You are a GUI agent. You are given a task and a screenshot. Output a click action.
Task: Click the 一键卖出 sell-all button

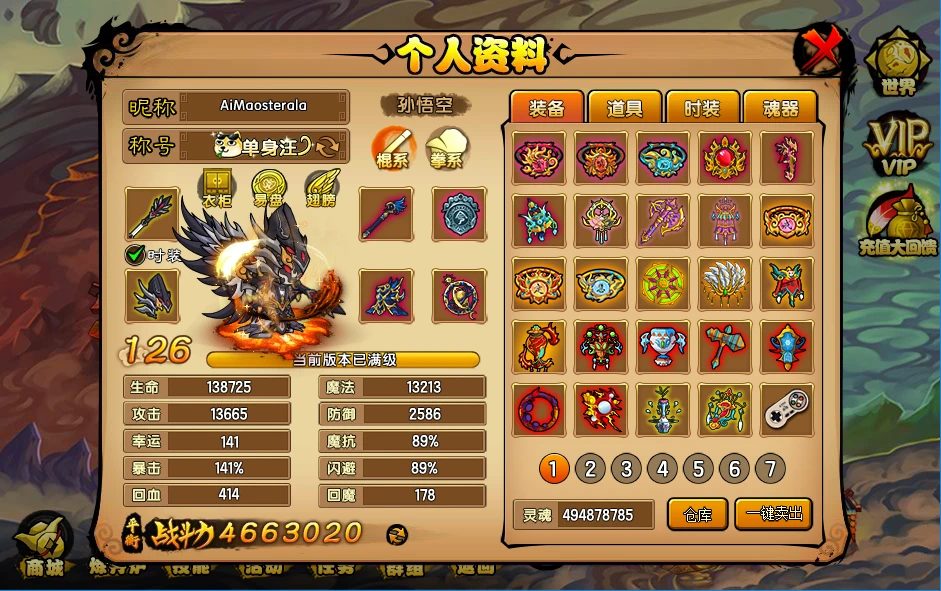tap(773, 514)
